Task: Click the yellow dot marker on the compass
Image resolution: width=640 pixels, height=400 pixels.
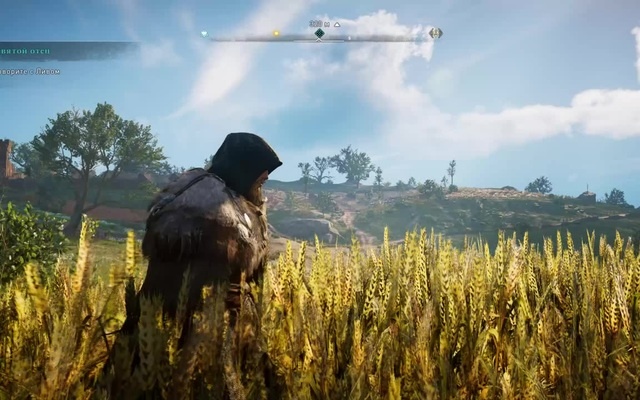Action: tap(276, 33)
